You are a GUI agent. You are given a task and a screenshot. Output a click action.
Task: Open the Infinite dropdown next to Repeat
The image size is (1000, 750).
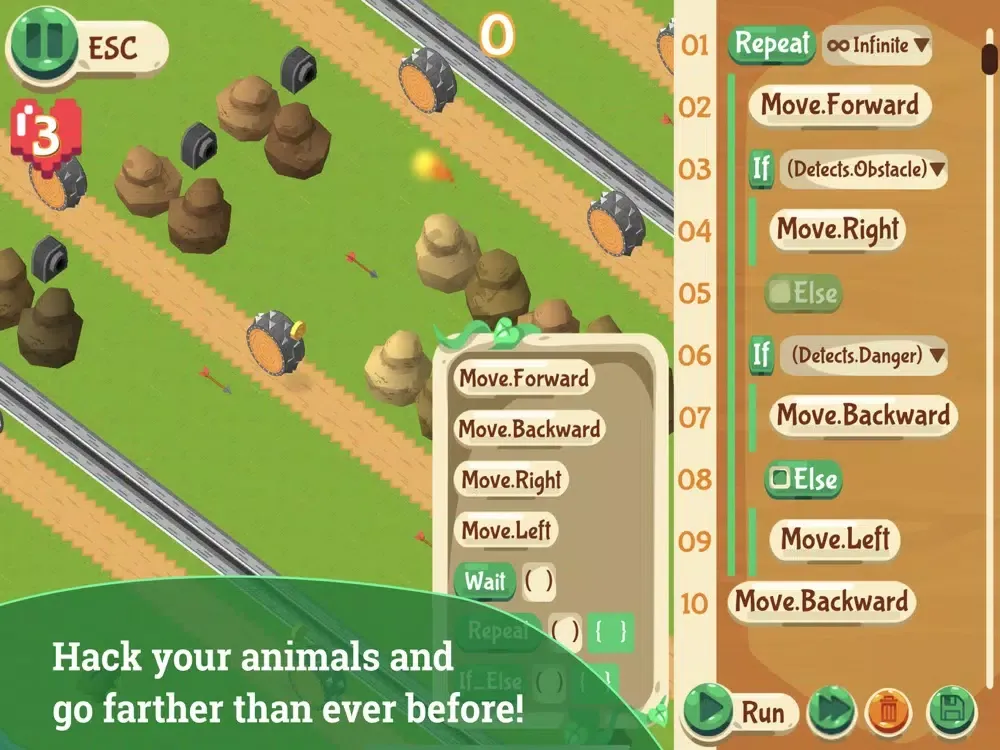tap(876, 45)
